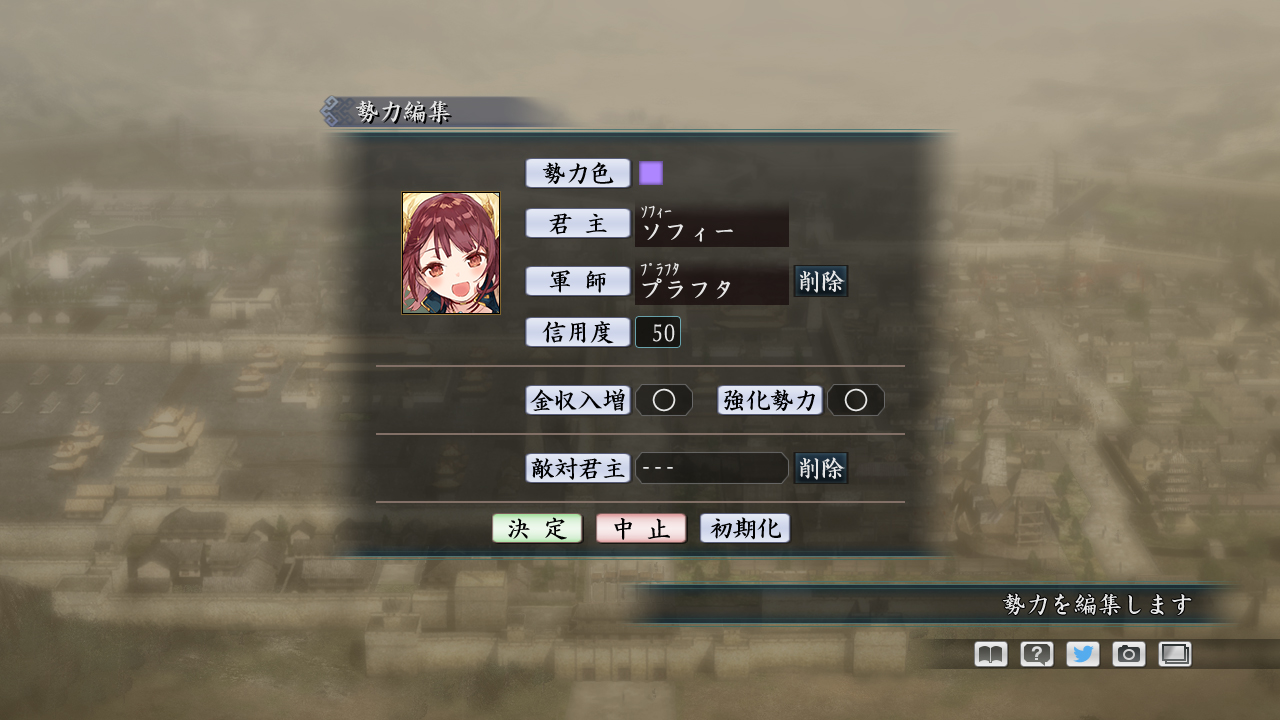Take a screenshot using the camera icon
1280x720 pixels.
tap(1129, 654)
